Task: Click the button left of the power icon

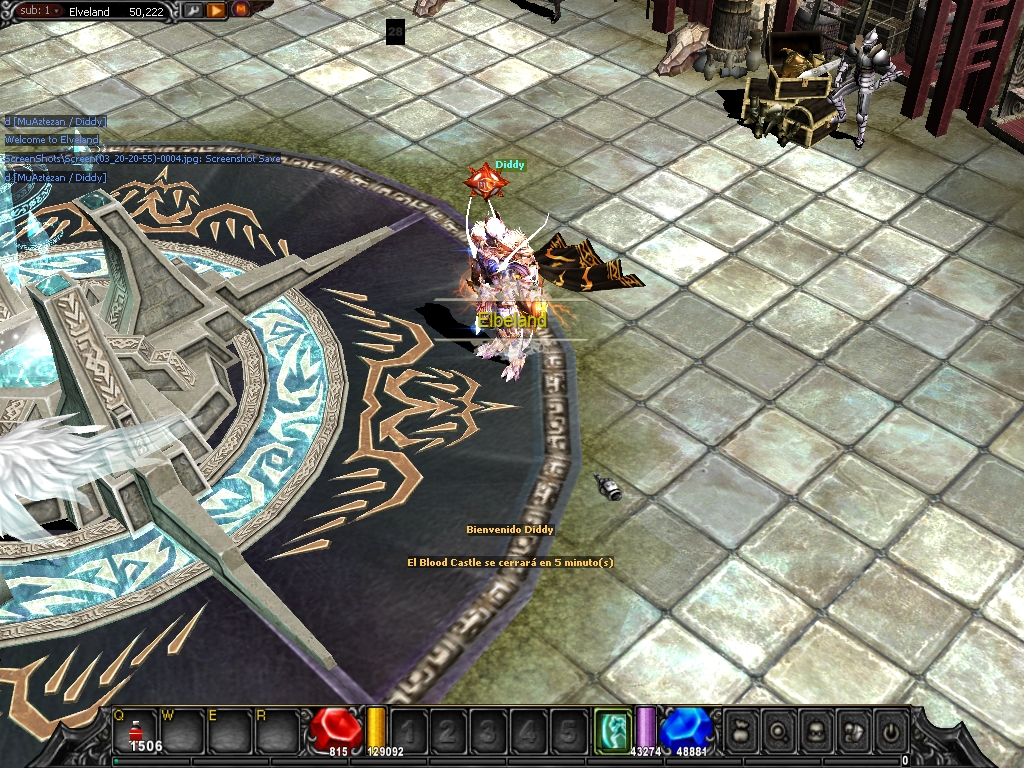Action: (x=852, y=731)
